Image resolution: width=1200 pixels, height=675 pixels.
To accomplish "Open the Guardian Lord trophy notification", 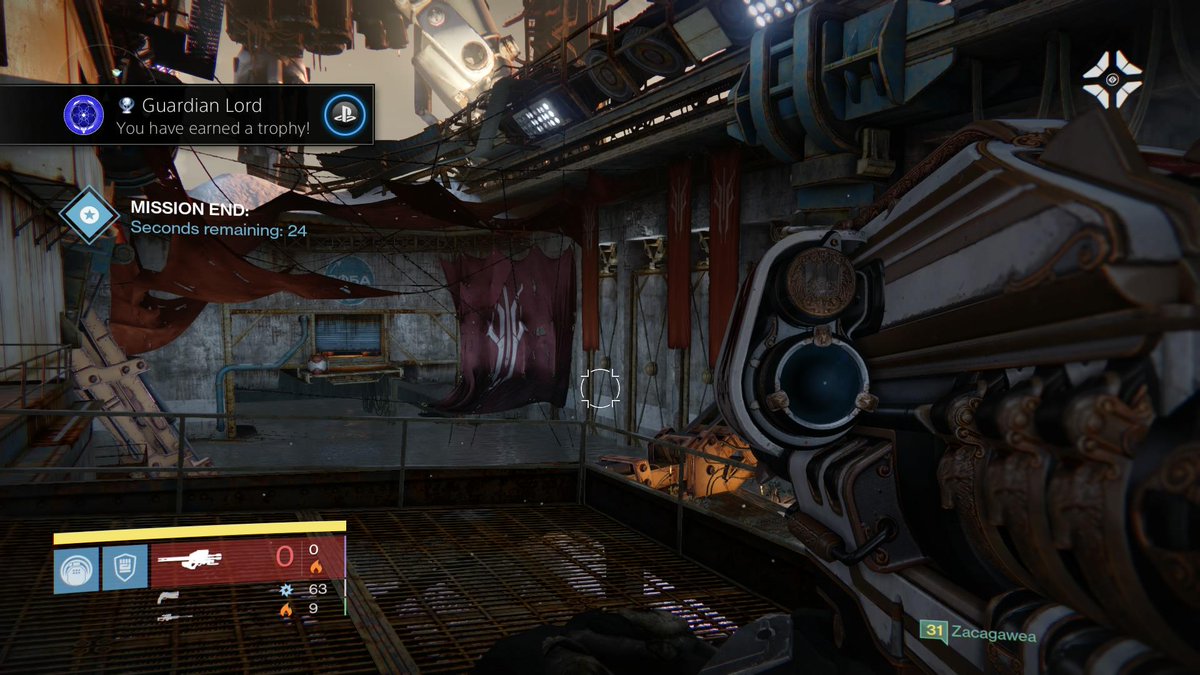I will 213,115.
